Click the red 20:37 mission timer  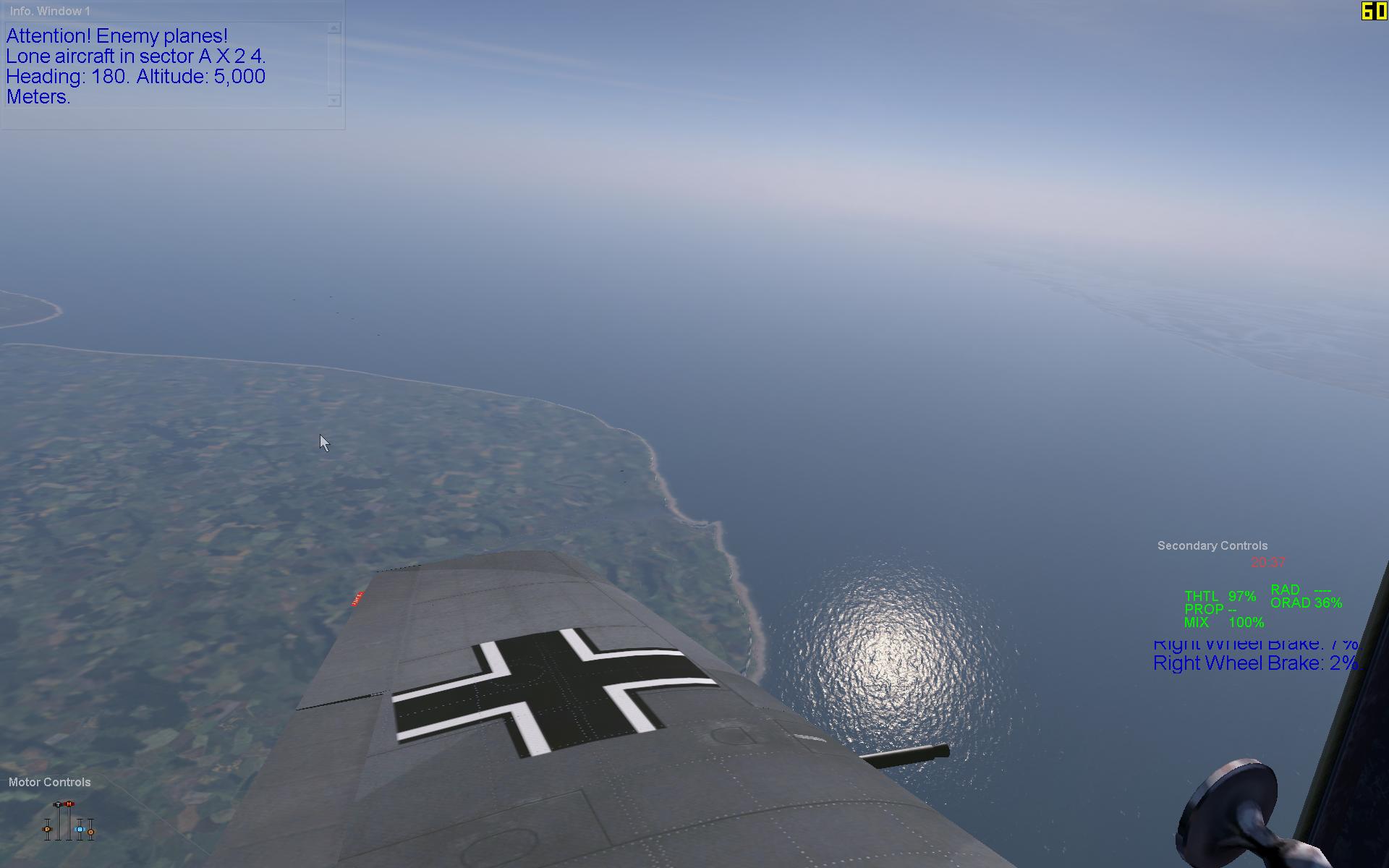[x=1267, y=563]
